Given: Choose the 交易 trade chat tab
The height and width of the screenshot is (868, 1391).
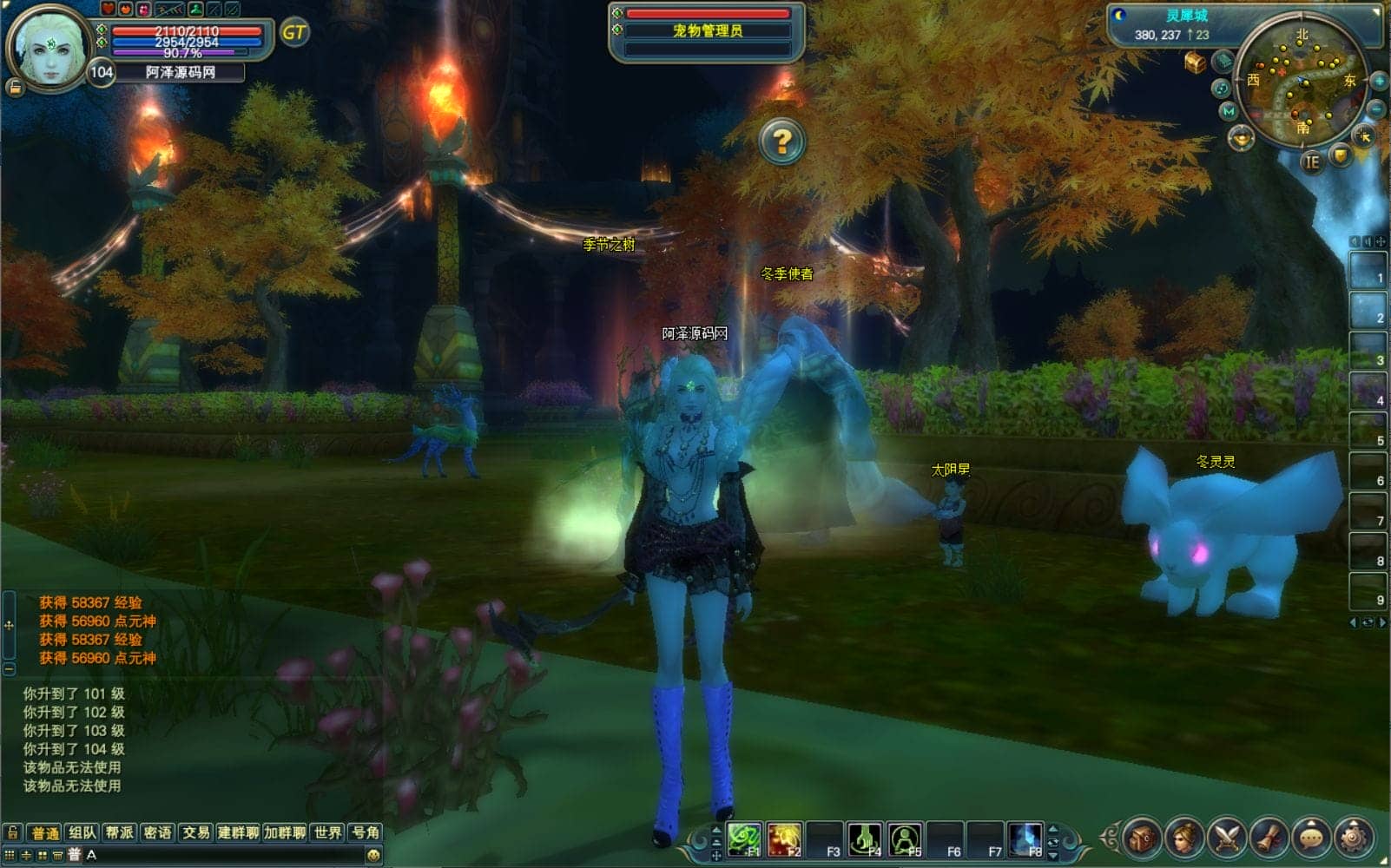Looking at the screenshot, I should point(195,832).
